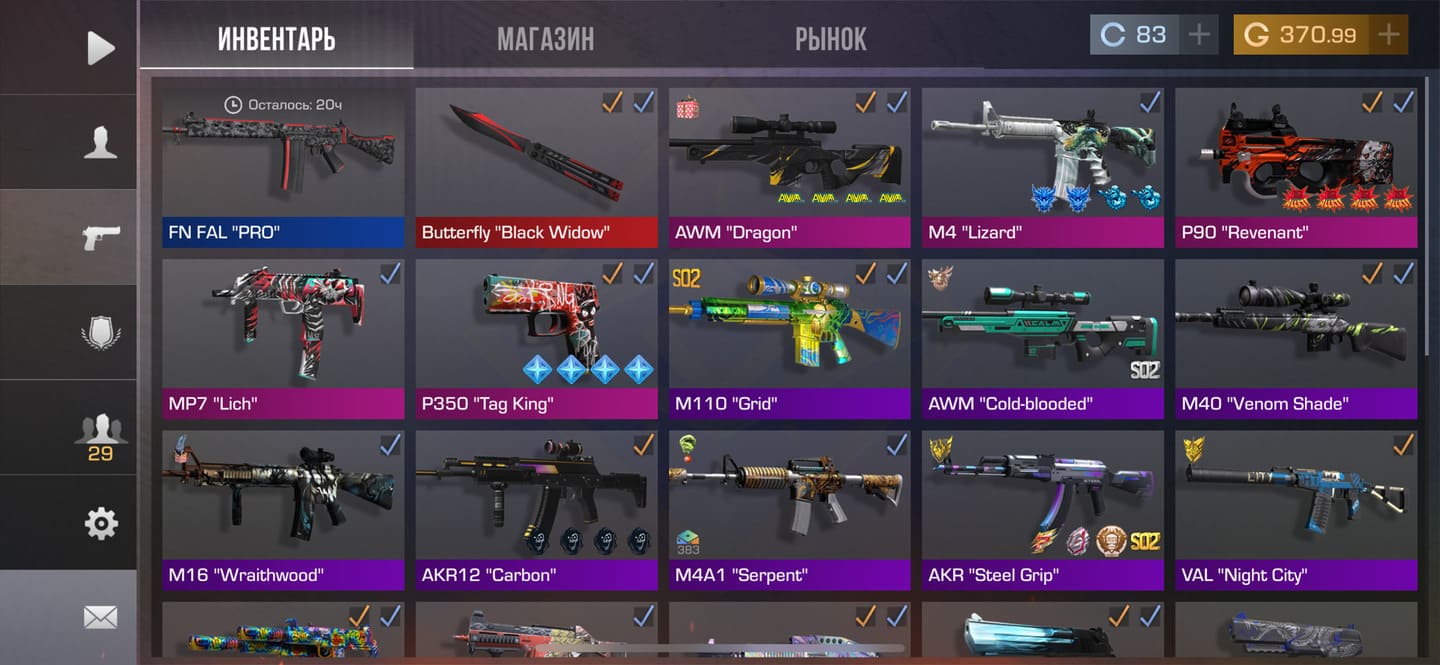Image resolution: width=1440 pixels, height=665 pixels.
Task: Open the clan shield icon
Action: pos(100,332)
